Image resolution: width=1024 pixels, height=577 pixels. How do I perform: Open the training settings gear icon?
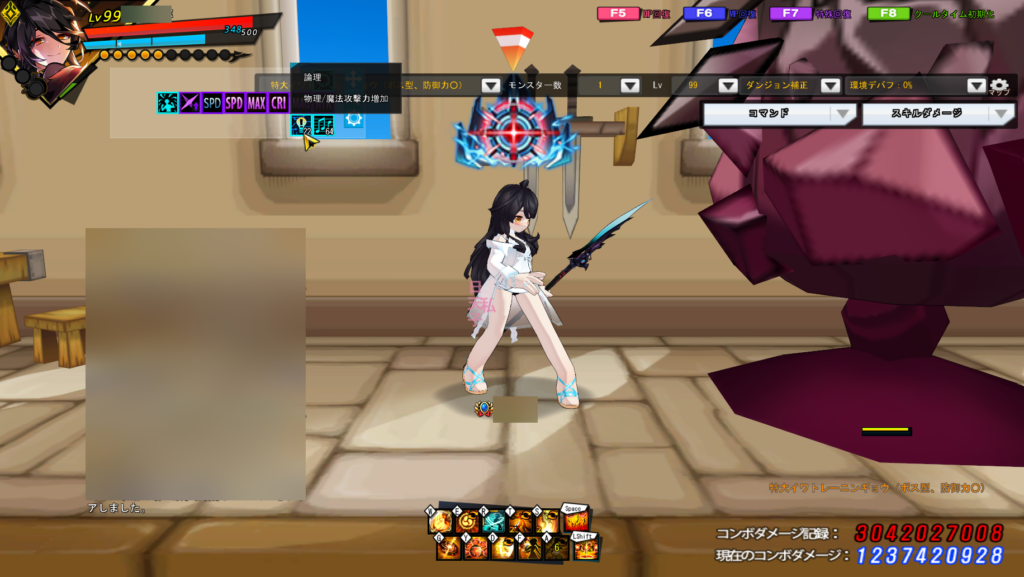pos(999,87)
